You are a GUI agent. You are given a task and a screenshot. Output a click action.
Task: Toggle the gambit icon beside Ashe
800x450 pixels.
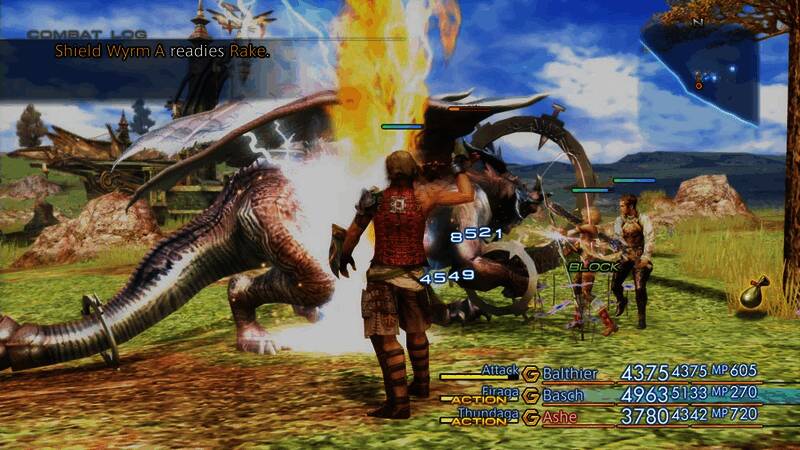(531, 417)
